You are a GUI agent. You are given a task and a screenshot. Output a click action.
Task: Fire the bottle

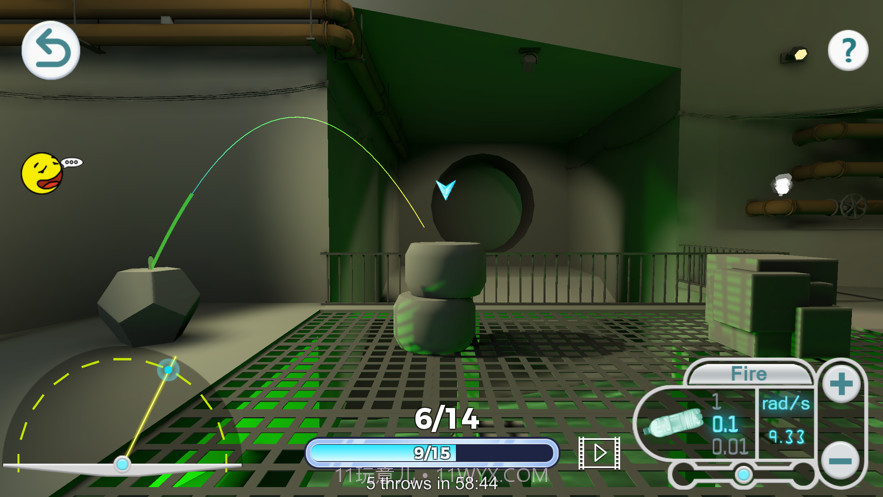click(748, 374)
